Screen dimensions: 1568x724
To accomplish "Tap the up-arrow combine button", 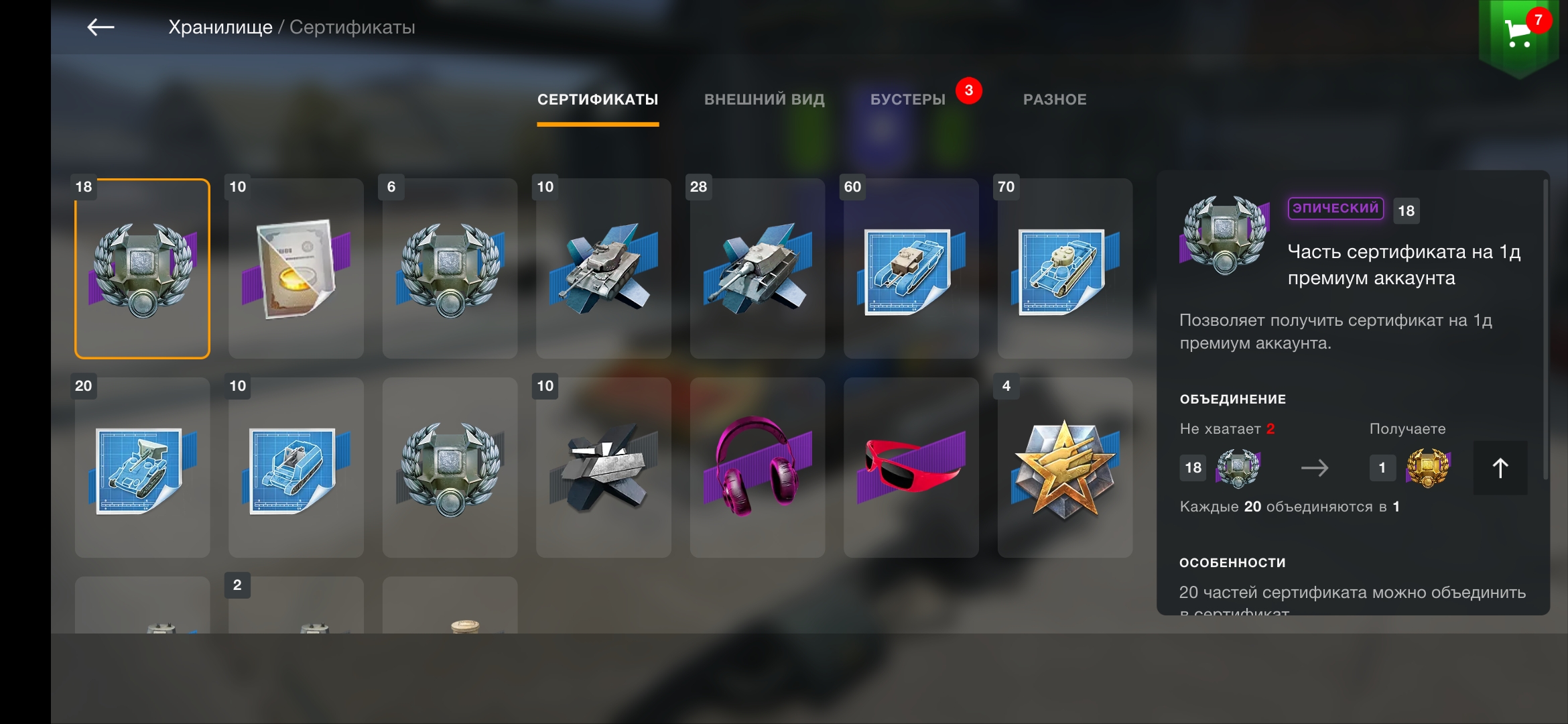I will [1500, 468].
